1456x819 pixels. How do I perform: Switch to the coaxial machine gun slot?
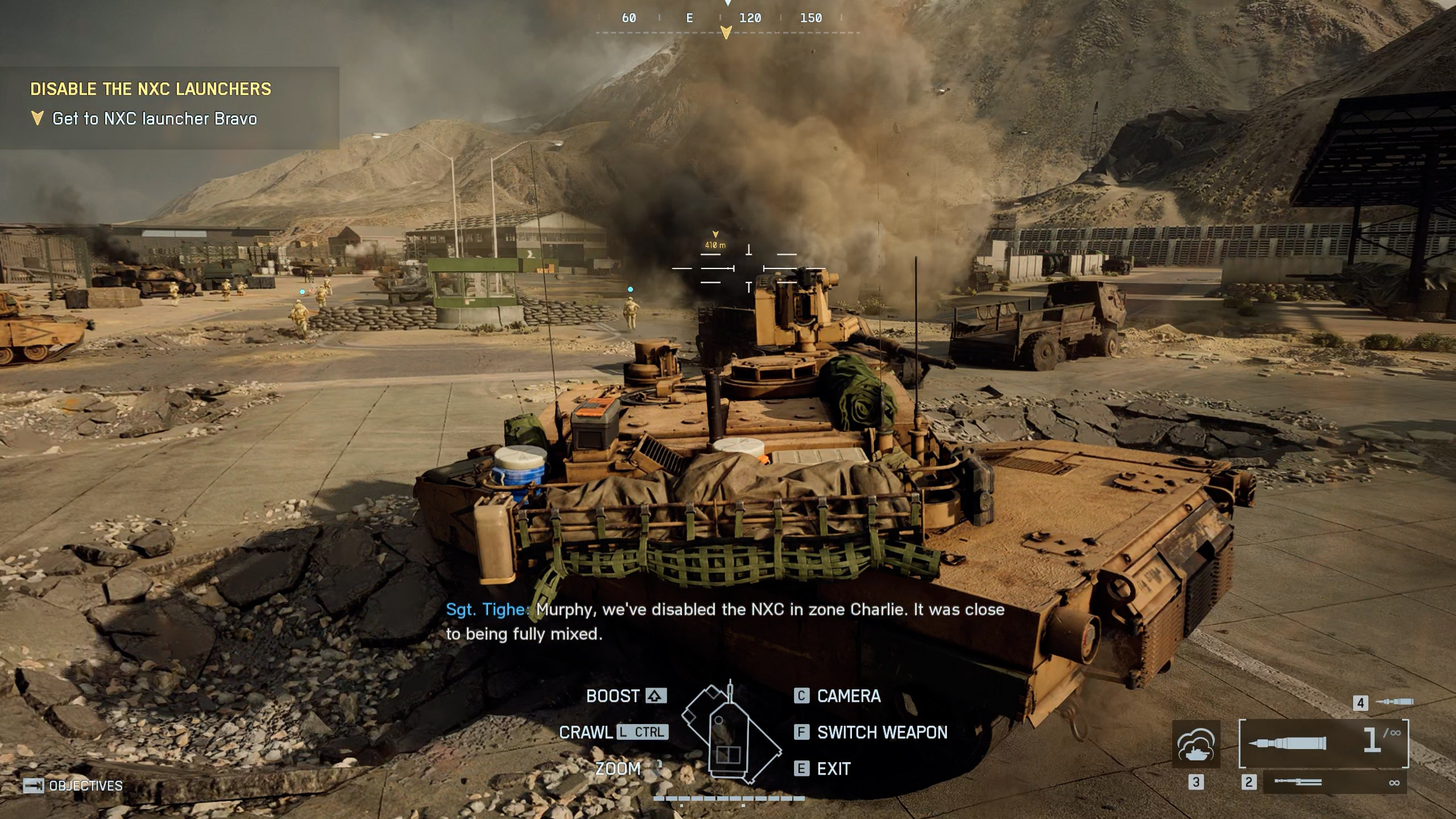pyautogui.click(x=1334, y=783)
